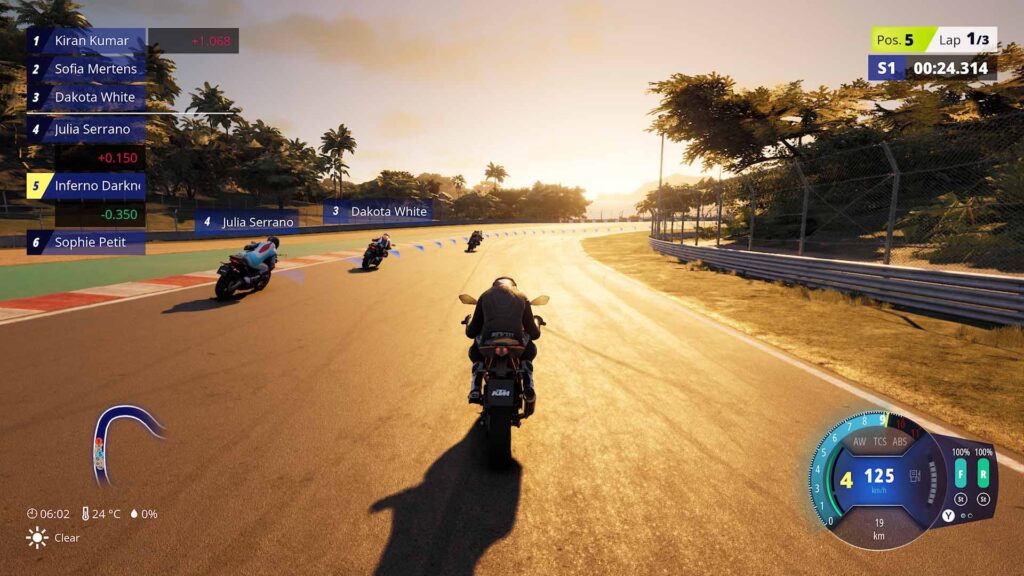Toggle the TCS indicator on the dashboard

pyautogui.click(x=880, y=441)
